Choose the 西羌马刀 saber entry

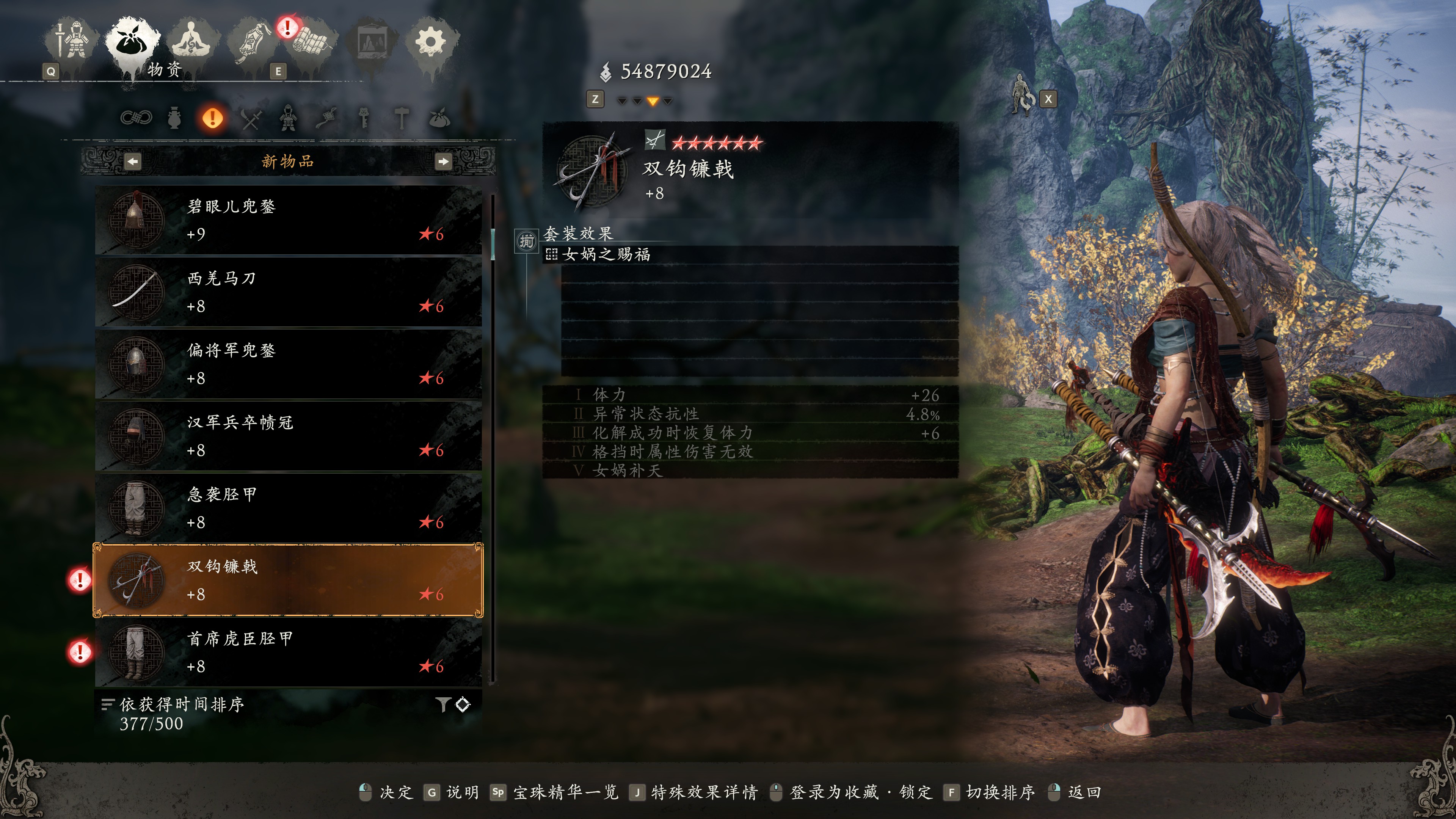pos(288,292)
